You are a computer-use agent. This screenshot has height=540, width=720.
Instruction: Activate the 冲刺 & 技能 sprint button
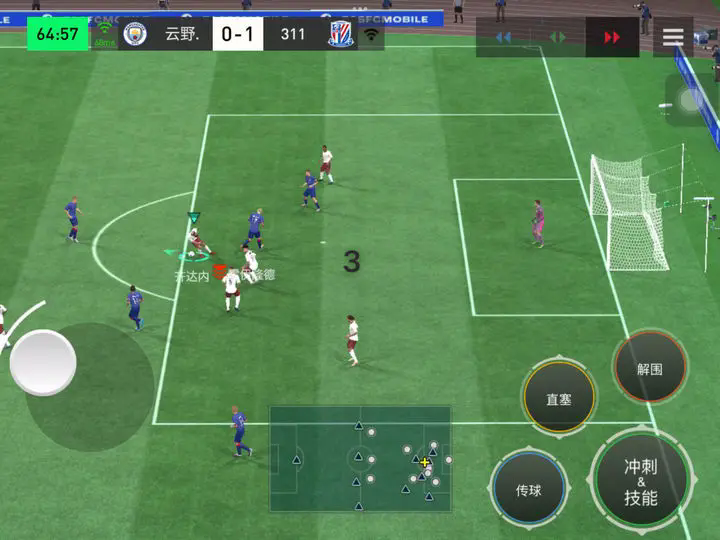coord(641,481)
